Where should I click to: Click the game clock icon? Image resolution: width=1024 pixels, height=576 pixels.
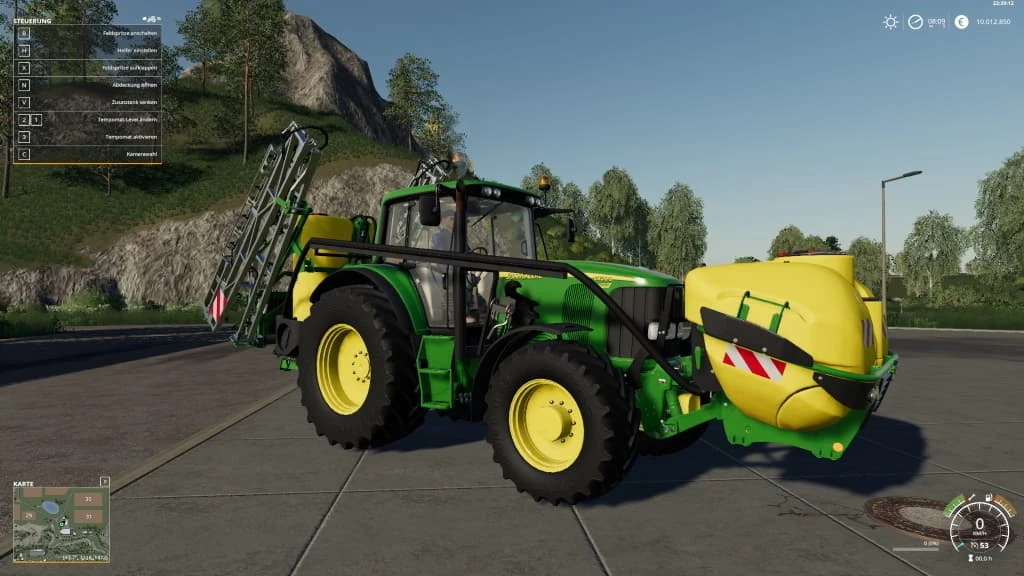915,22
